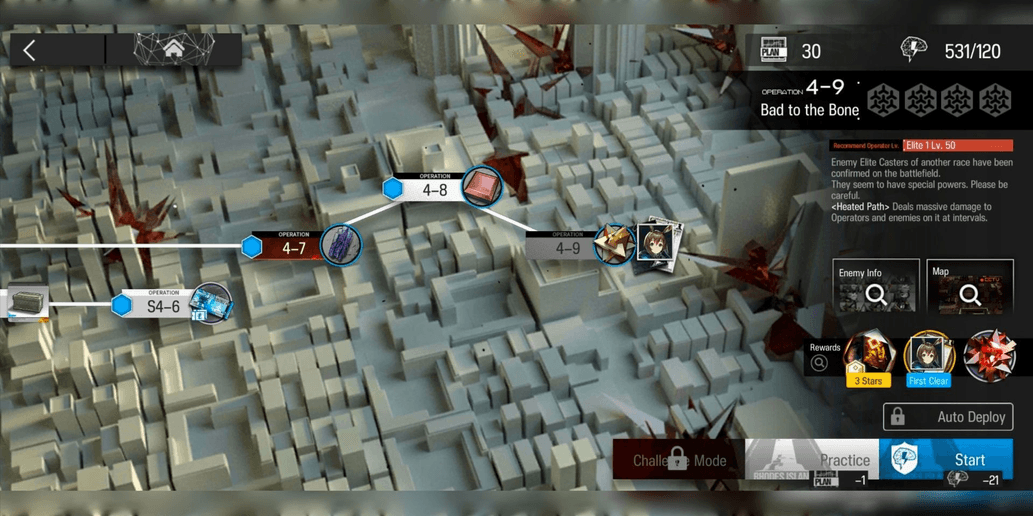Select operation 4-9 stage node
This screenshot has width=1033, height=516.
pos(568,247)
